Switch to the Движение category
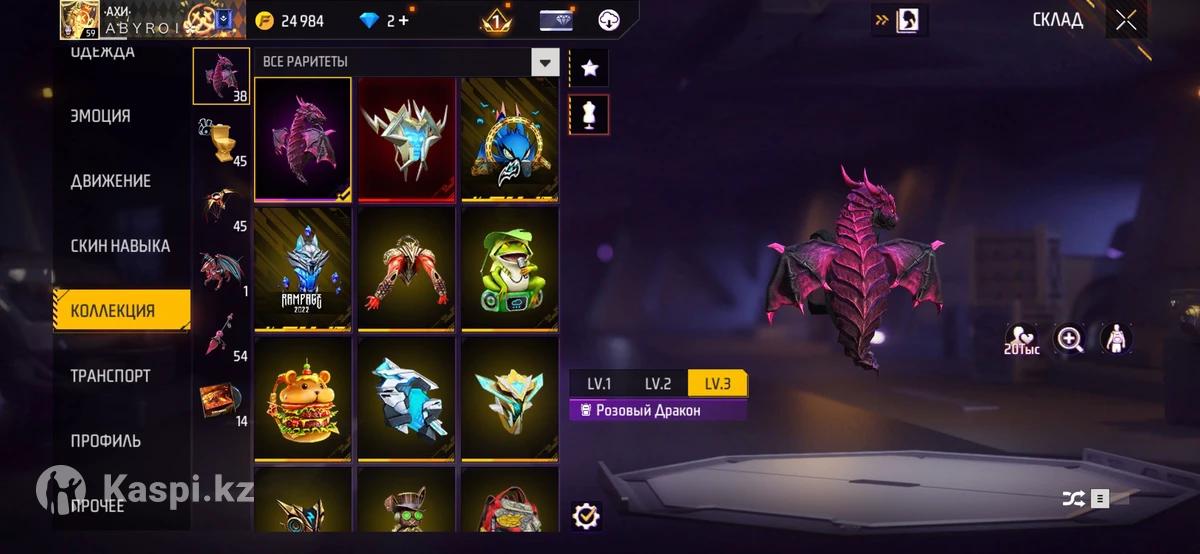 click(111, 181)
